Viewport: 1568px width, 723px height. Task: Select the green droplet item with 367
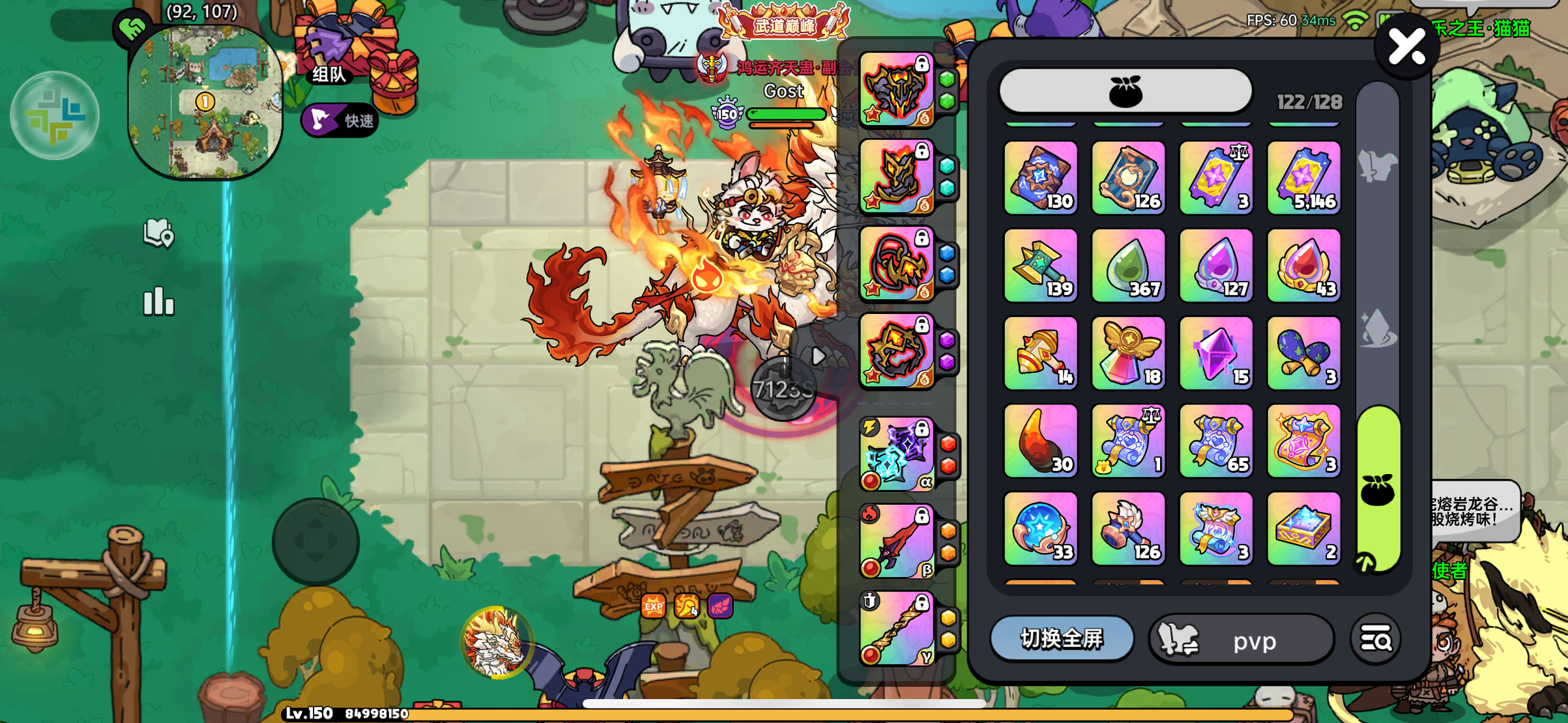(x=1128, y=265)
